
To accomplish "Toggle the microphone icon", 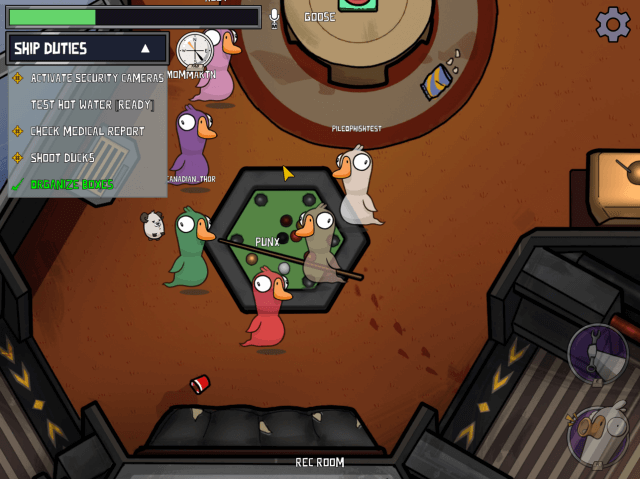I will coord(274,18).
